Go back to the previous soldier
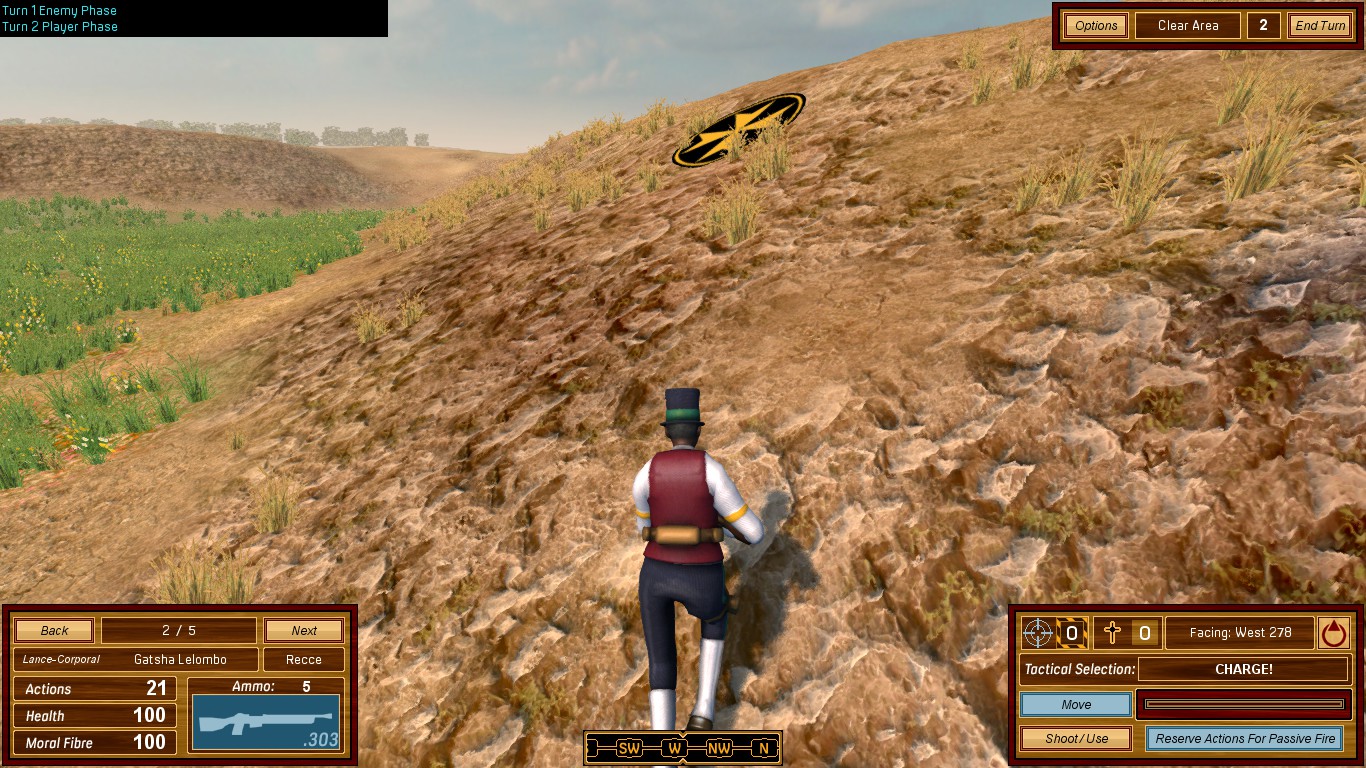 click(55, 631)
